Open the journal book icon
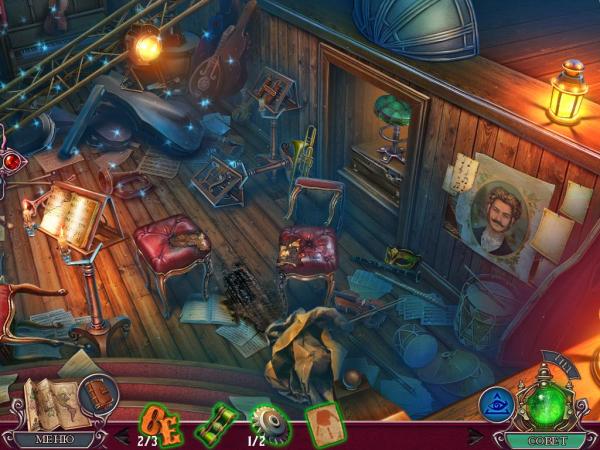The height and width of the screenshot is (450, 600). point(97,392)
